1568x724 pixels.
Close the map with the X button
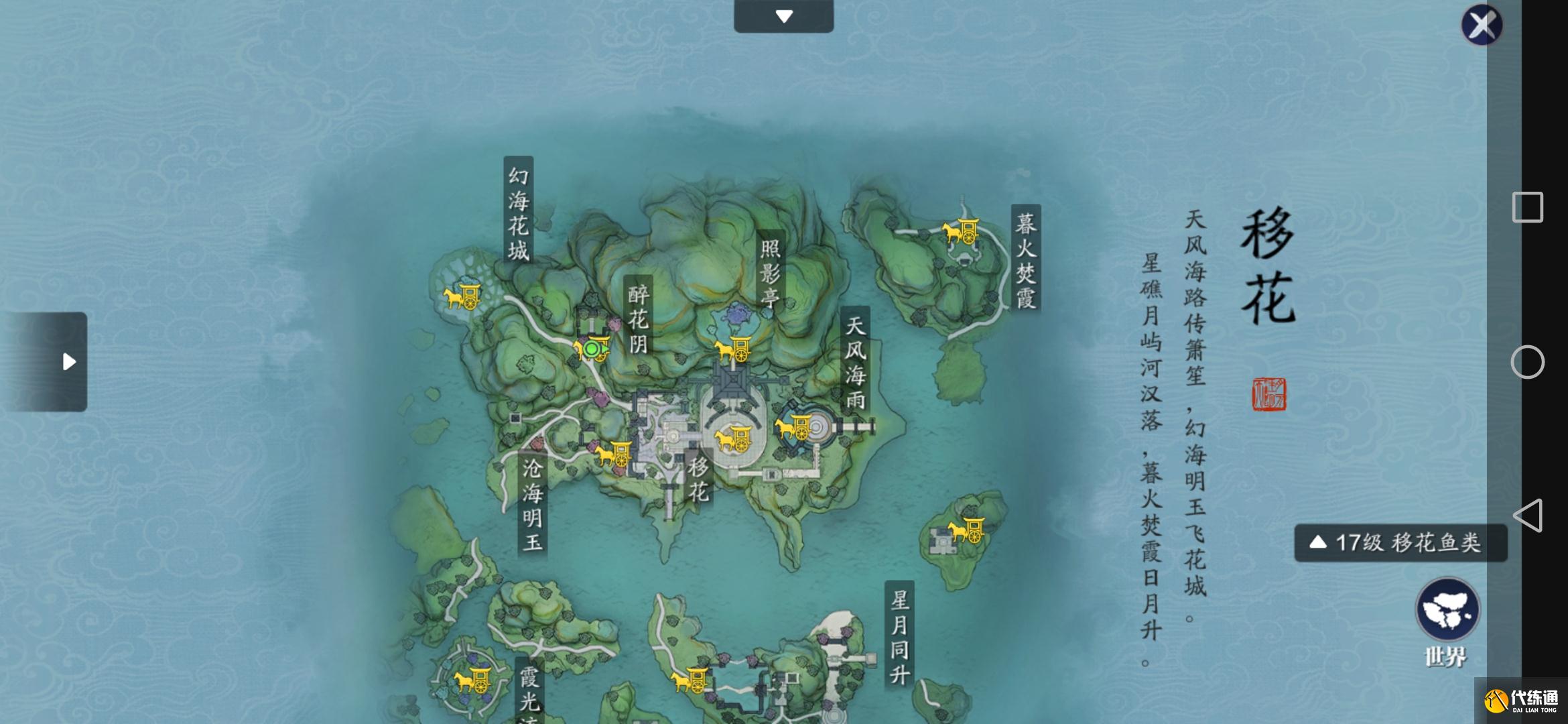tap(1482, 25)
